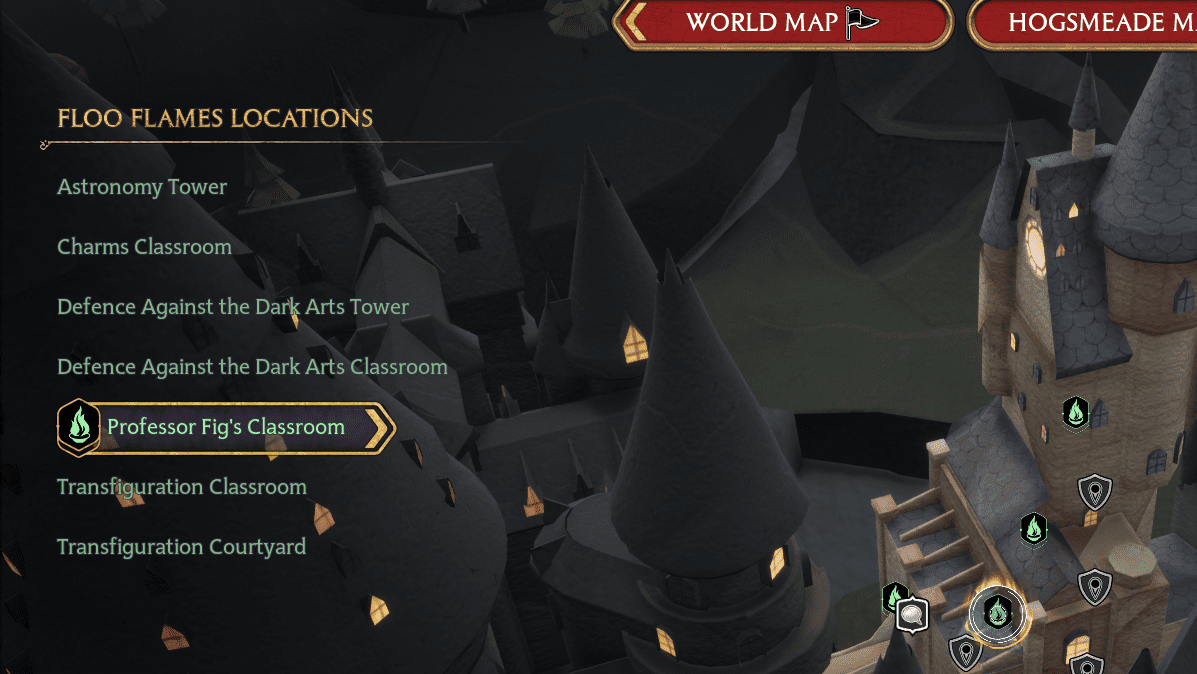Click the glowing ringed floo flame map marker
1197x674 pixels.
click(x=997, y=612)
